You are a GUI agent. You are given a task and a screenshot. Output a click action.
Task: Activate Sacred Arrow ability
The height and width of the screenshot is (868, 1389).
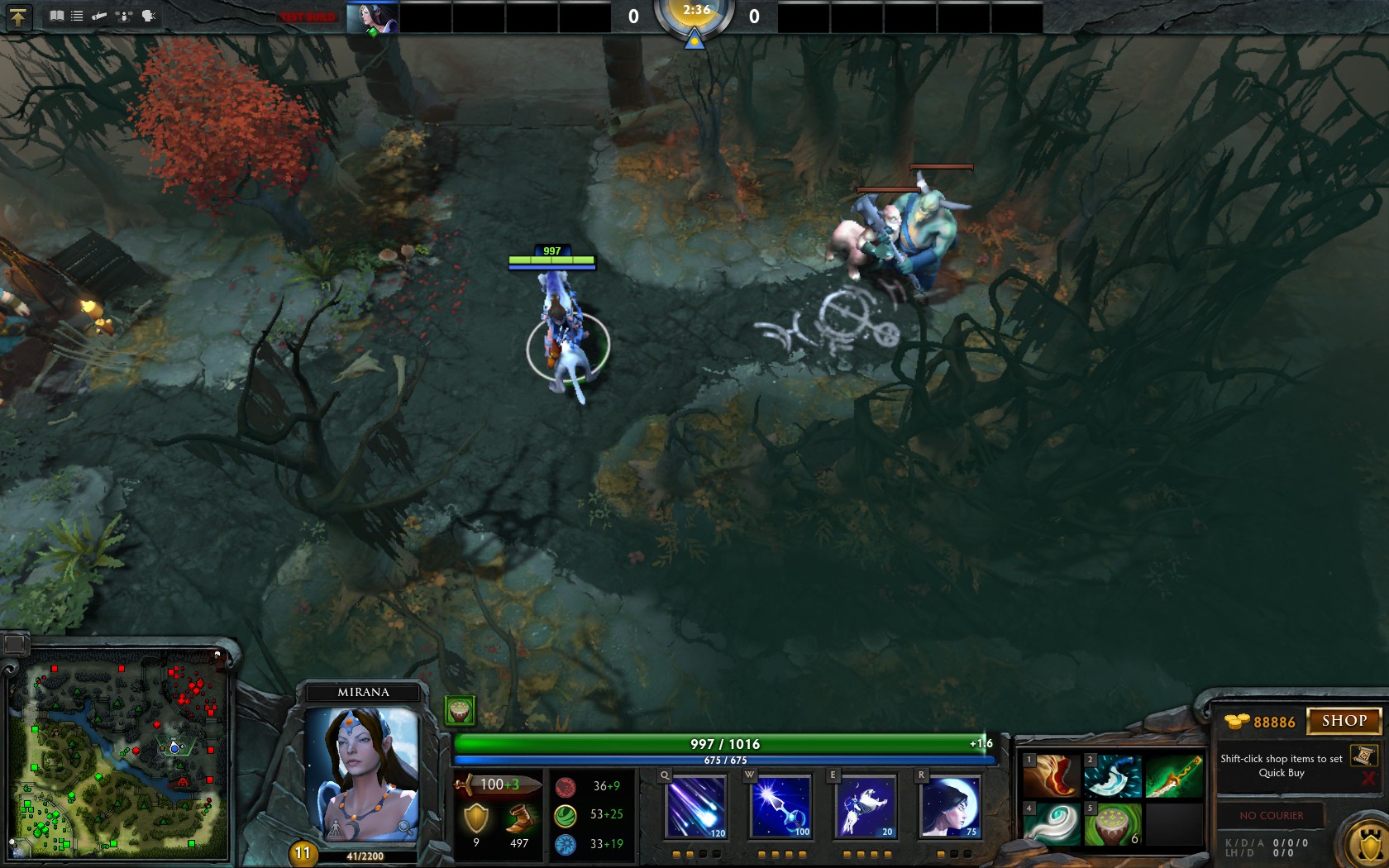click(781, 806)
